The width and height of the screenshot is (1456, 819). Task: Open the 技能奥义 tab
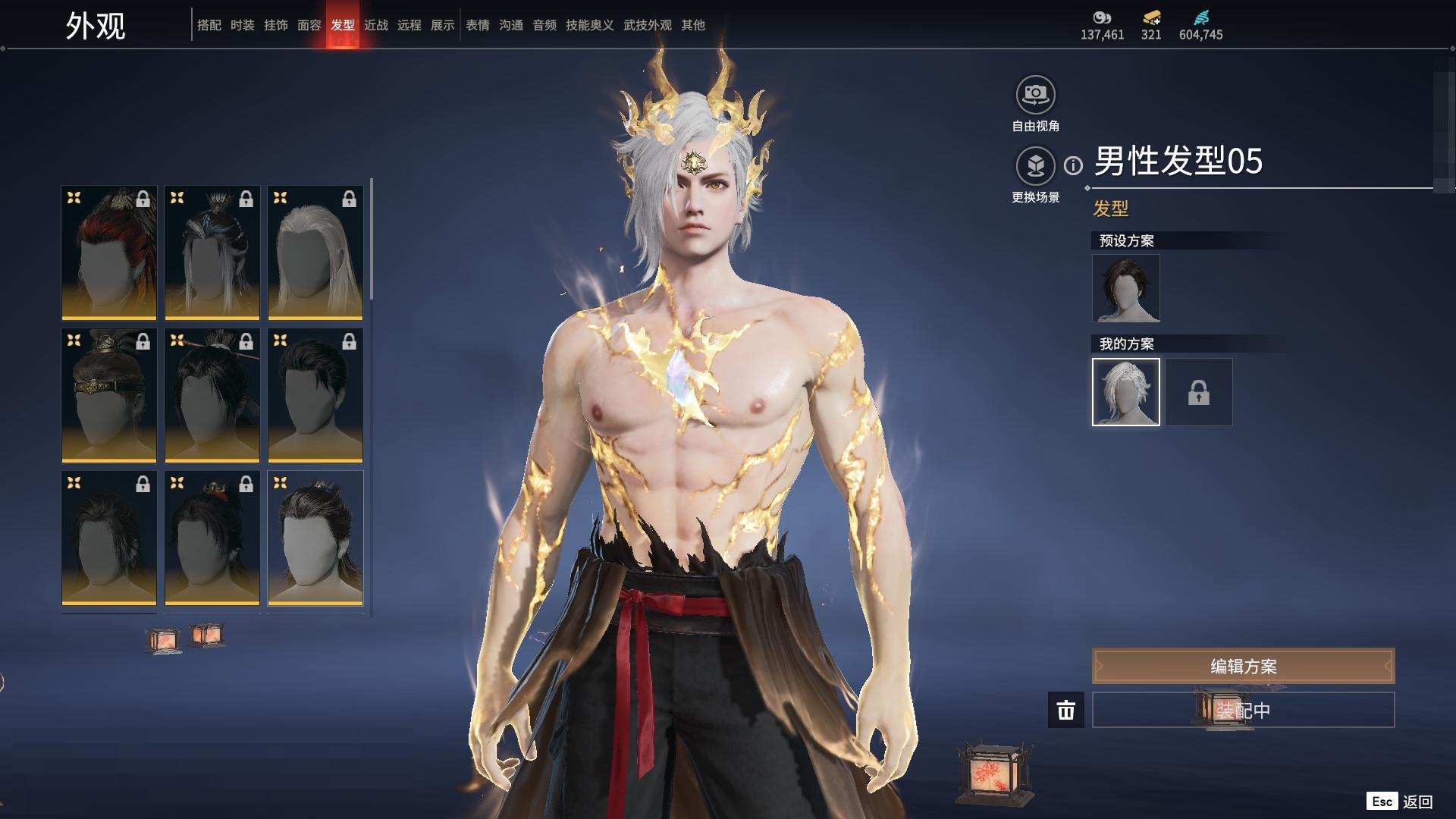589,25
